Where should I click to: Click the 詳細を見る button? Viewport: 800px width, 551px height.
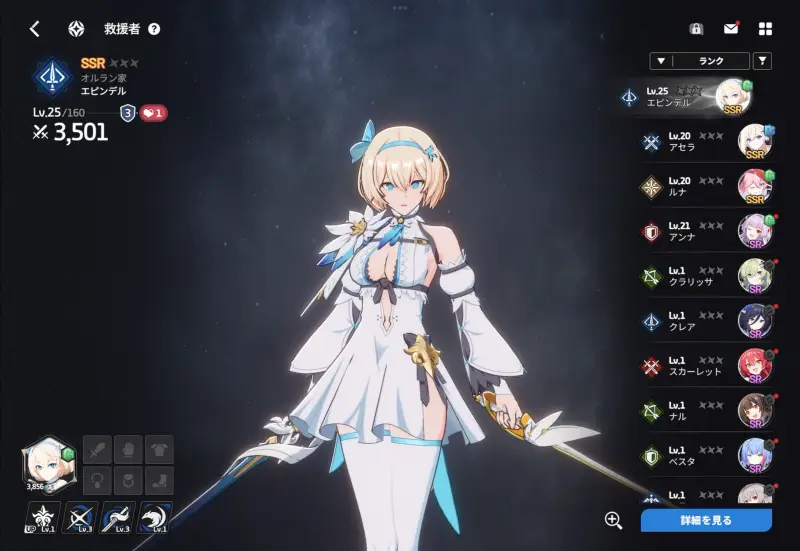click(x=706, y=520)
